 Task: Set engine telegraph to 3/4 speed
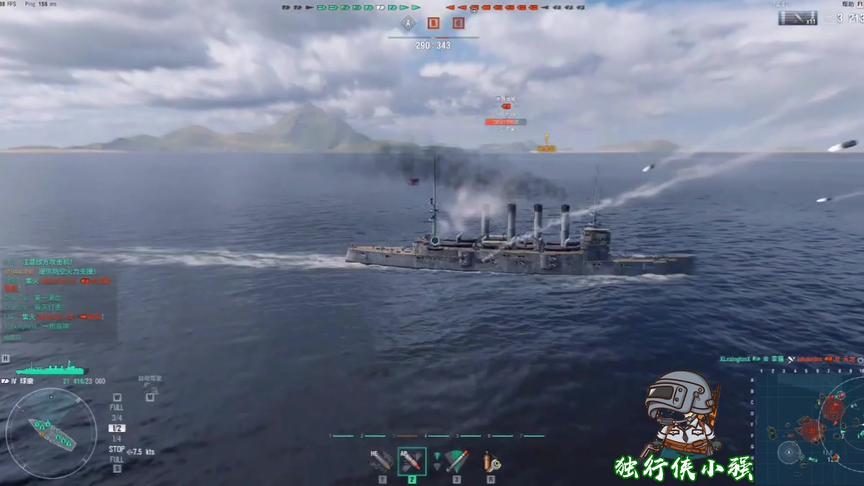117,418
